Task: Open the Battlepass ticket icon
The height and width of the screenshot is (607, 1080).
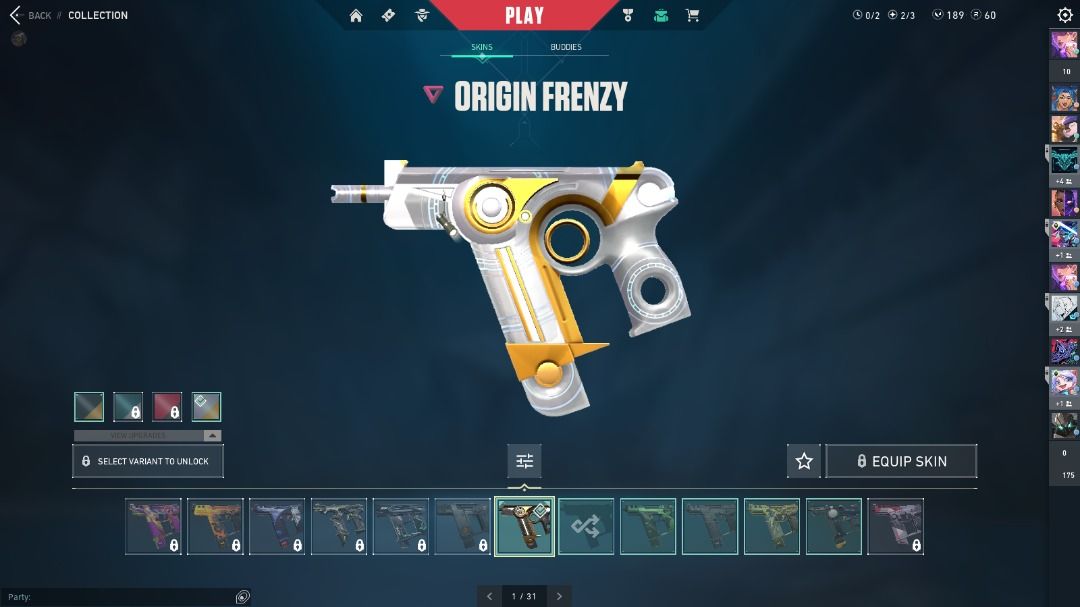Action: [388, 15]
